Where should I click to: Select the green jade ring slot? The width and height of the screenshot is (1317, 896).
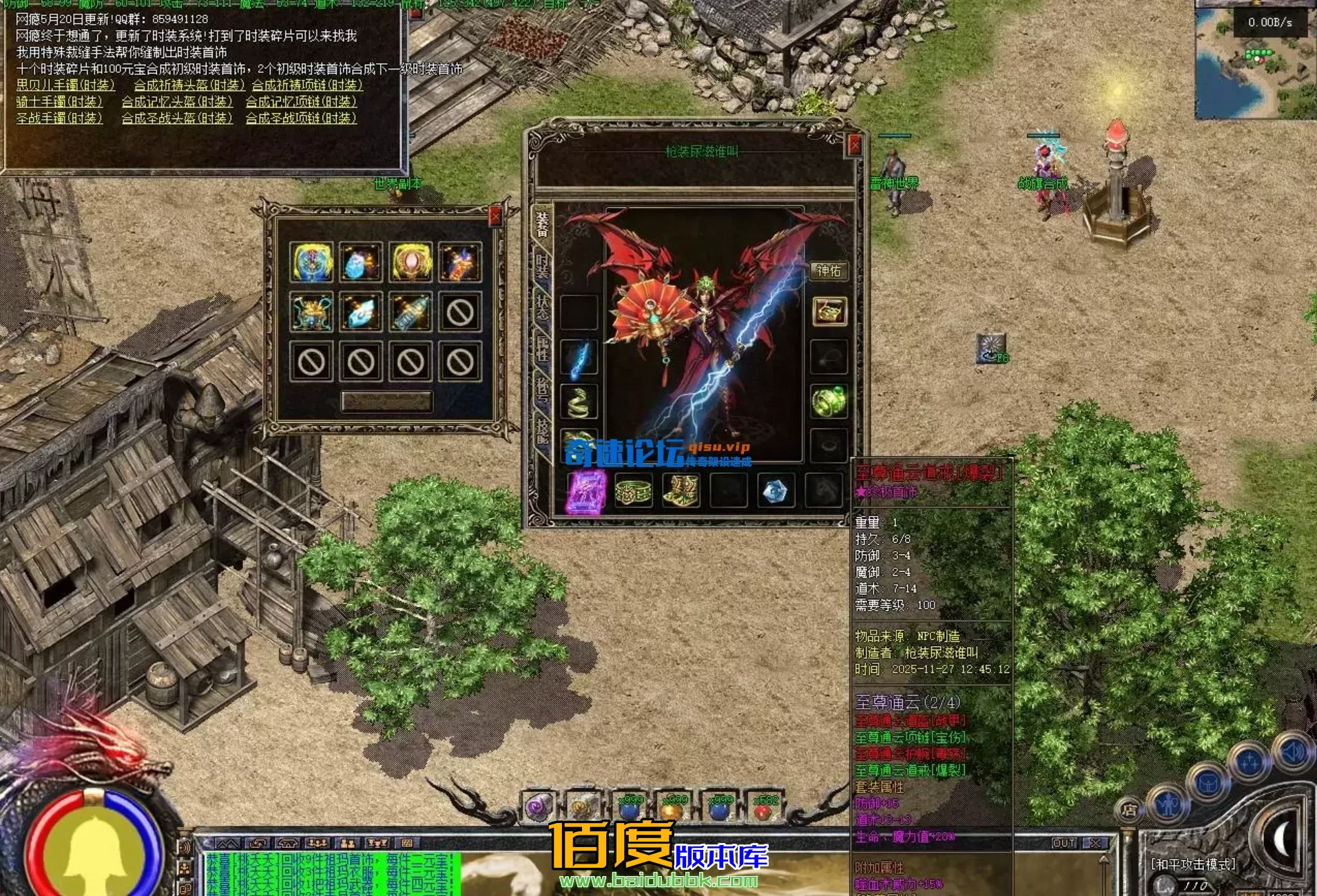tap(829, 401)
